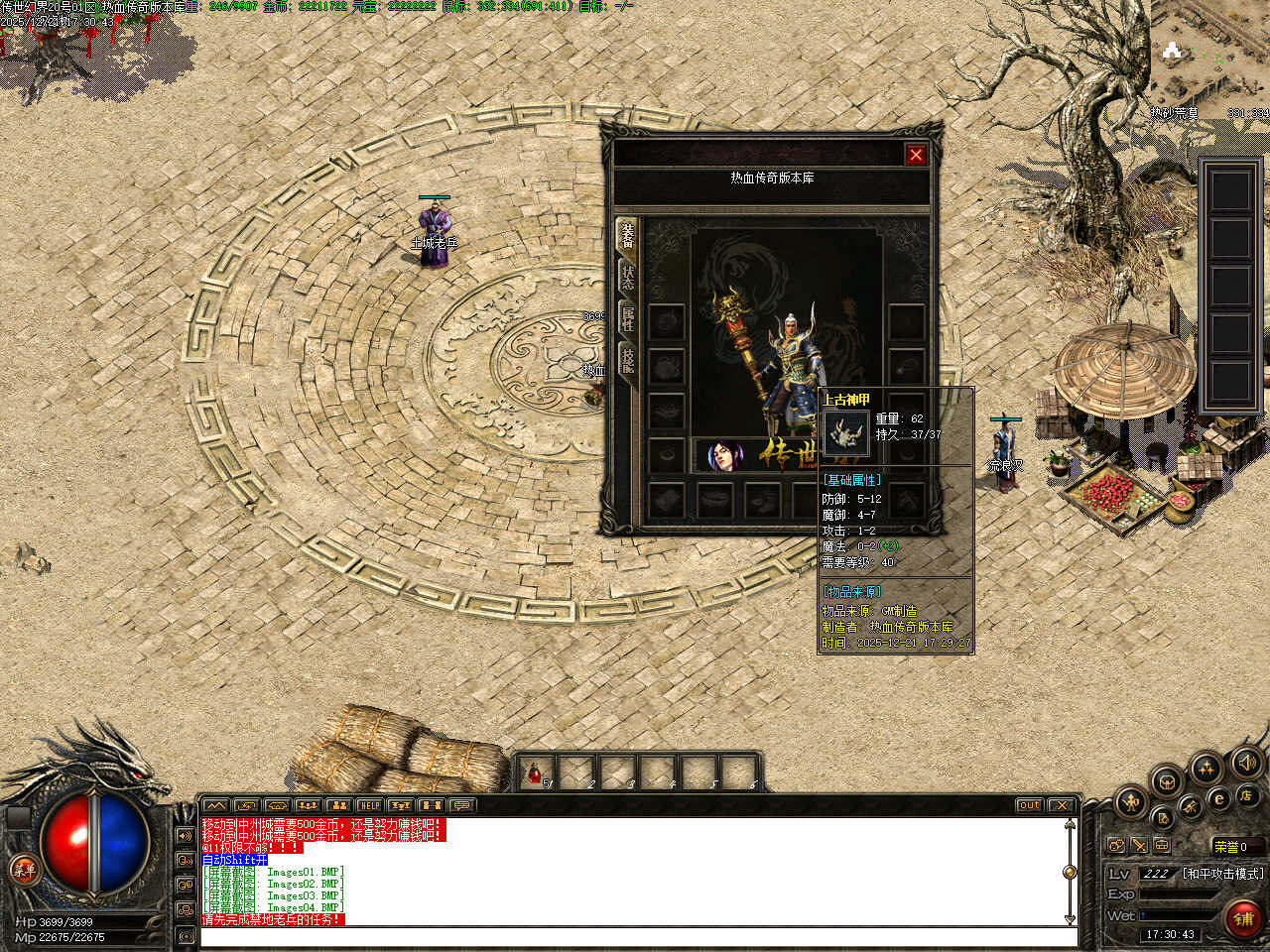Close the character equipment window
The width and height of the screenshot is (1270, 952).
coord(915,155)
